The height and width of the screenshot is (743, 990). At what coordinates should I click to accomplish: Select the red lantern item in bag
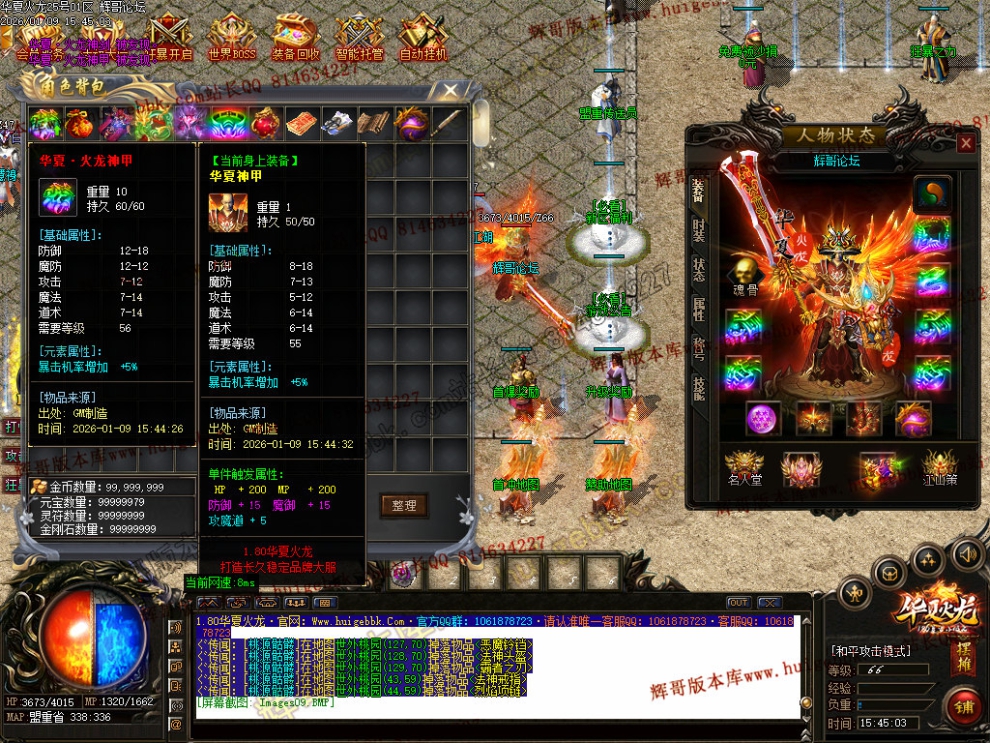264,124
